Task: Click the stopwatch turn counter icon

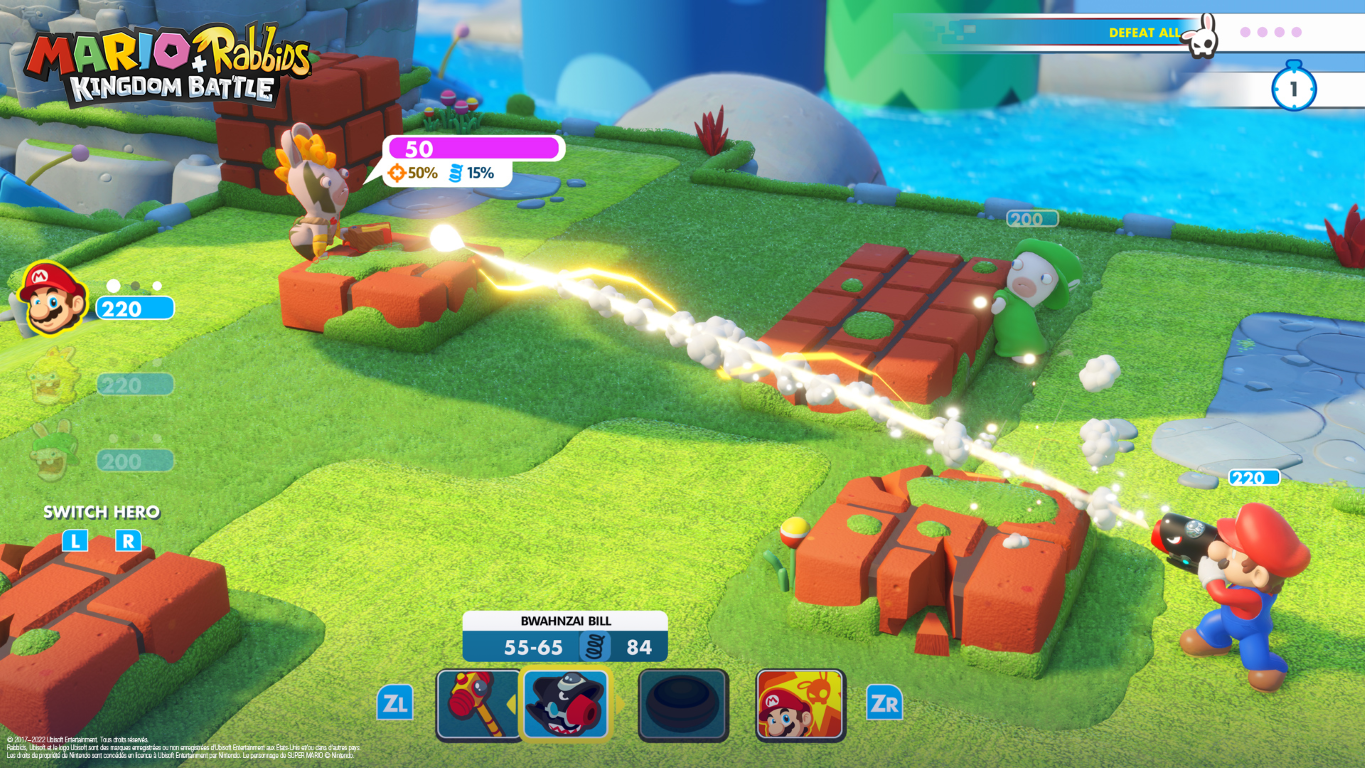Action: click(1296, 87)
